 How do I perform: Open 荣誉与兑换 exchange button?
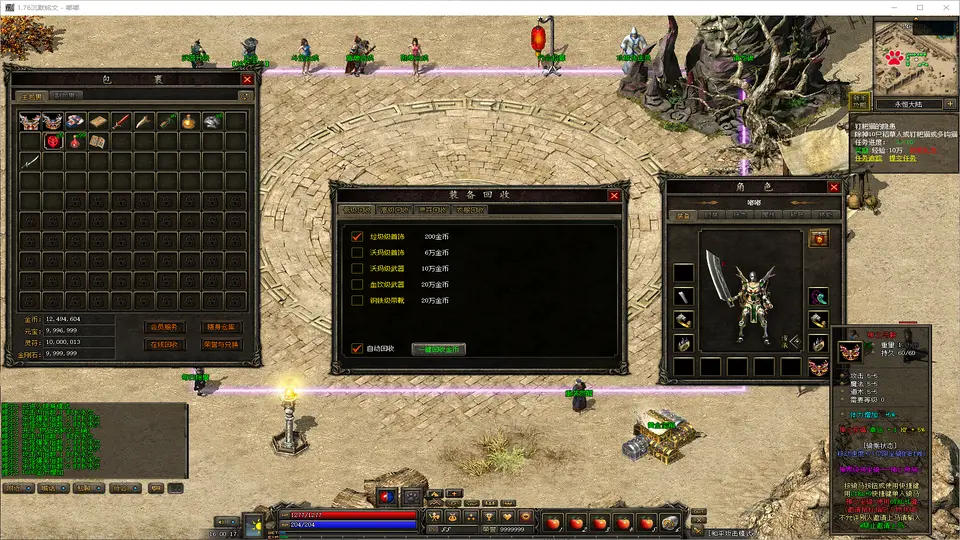pyautogui.click(x=221, y=345)
